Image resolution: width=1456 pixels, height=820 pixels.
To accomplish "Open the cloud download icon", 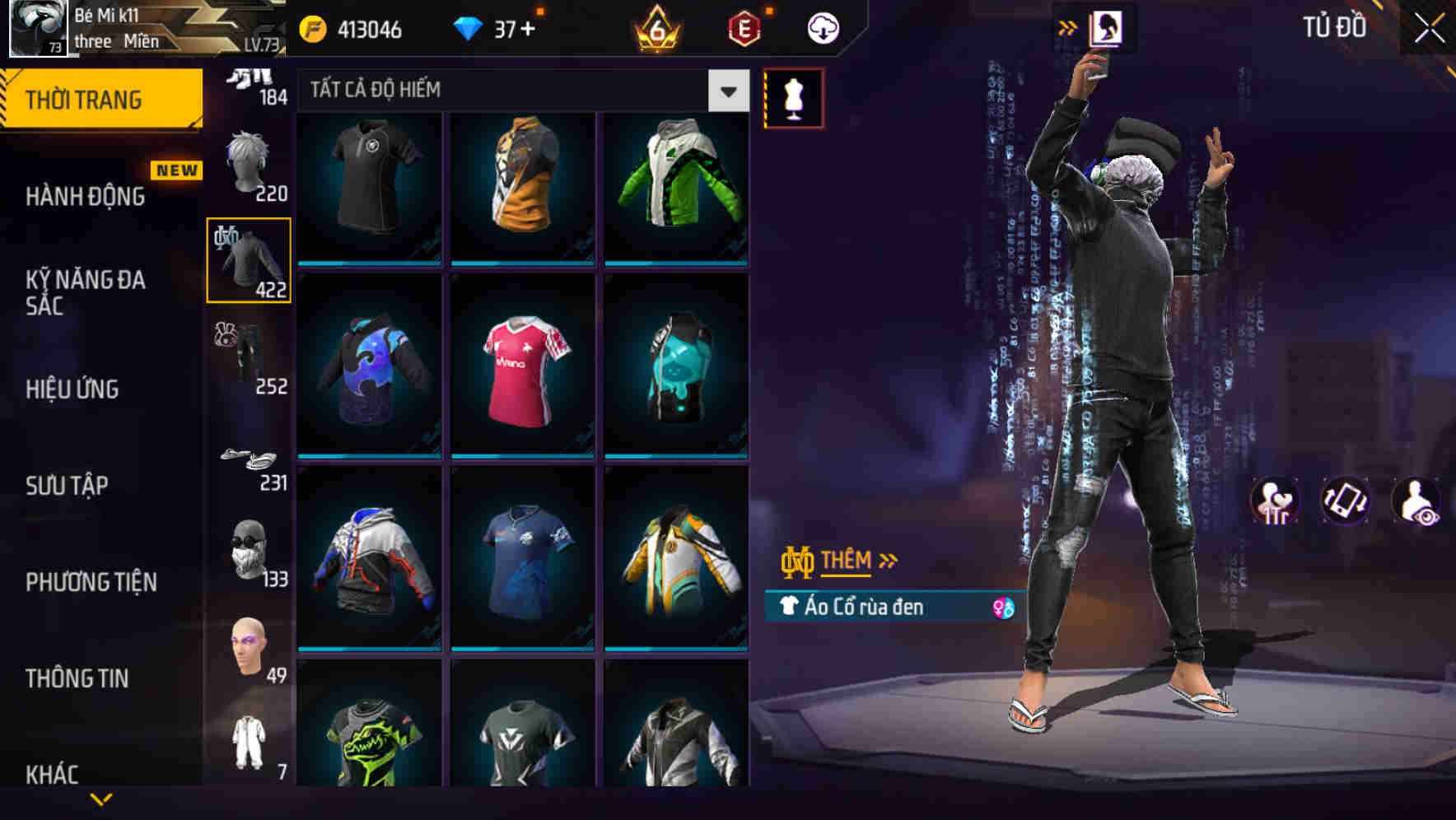I will pyautogui.click(x=821, y=27).
